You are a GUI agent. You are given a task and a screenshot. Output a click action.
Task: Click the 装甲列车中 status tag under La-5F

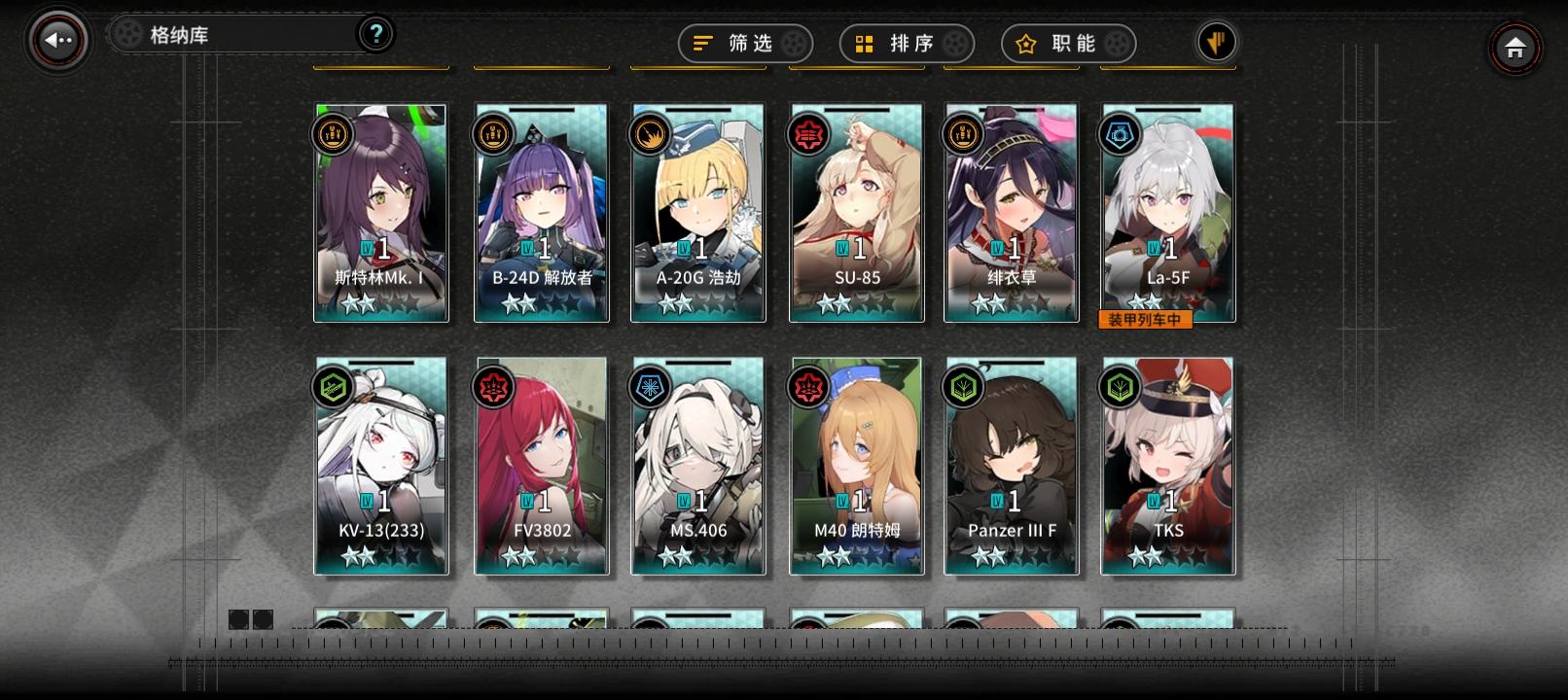1146,319
